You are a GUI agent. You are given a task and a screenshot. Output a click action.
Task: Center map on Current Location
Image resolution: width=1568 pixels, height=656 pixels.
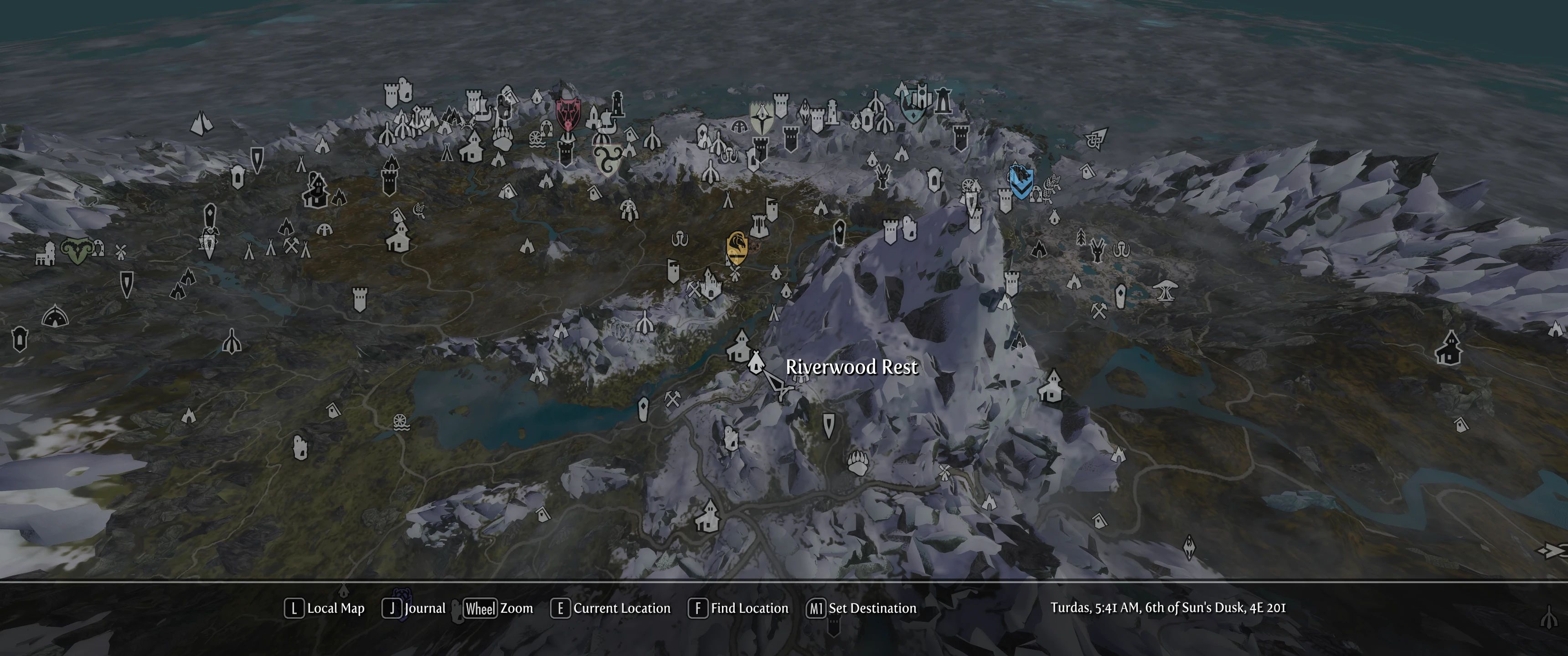tap(610, 609)
